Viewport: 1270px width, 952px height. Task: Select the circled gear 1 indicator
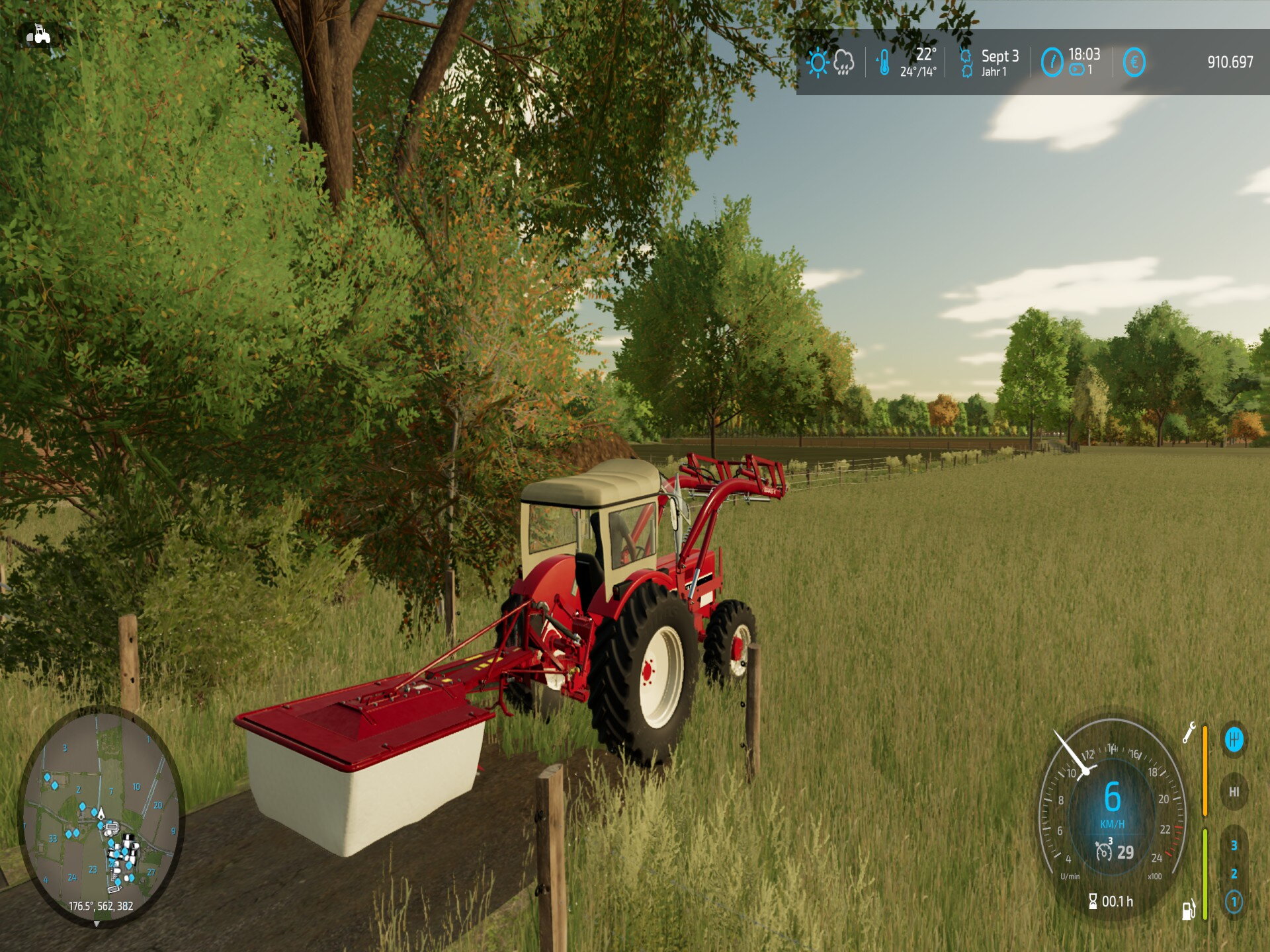tap(1234, 902)
